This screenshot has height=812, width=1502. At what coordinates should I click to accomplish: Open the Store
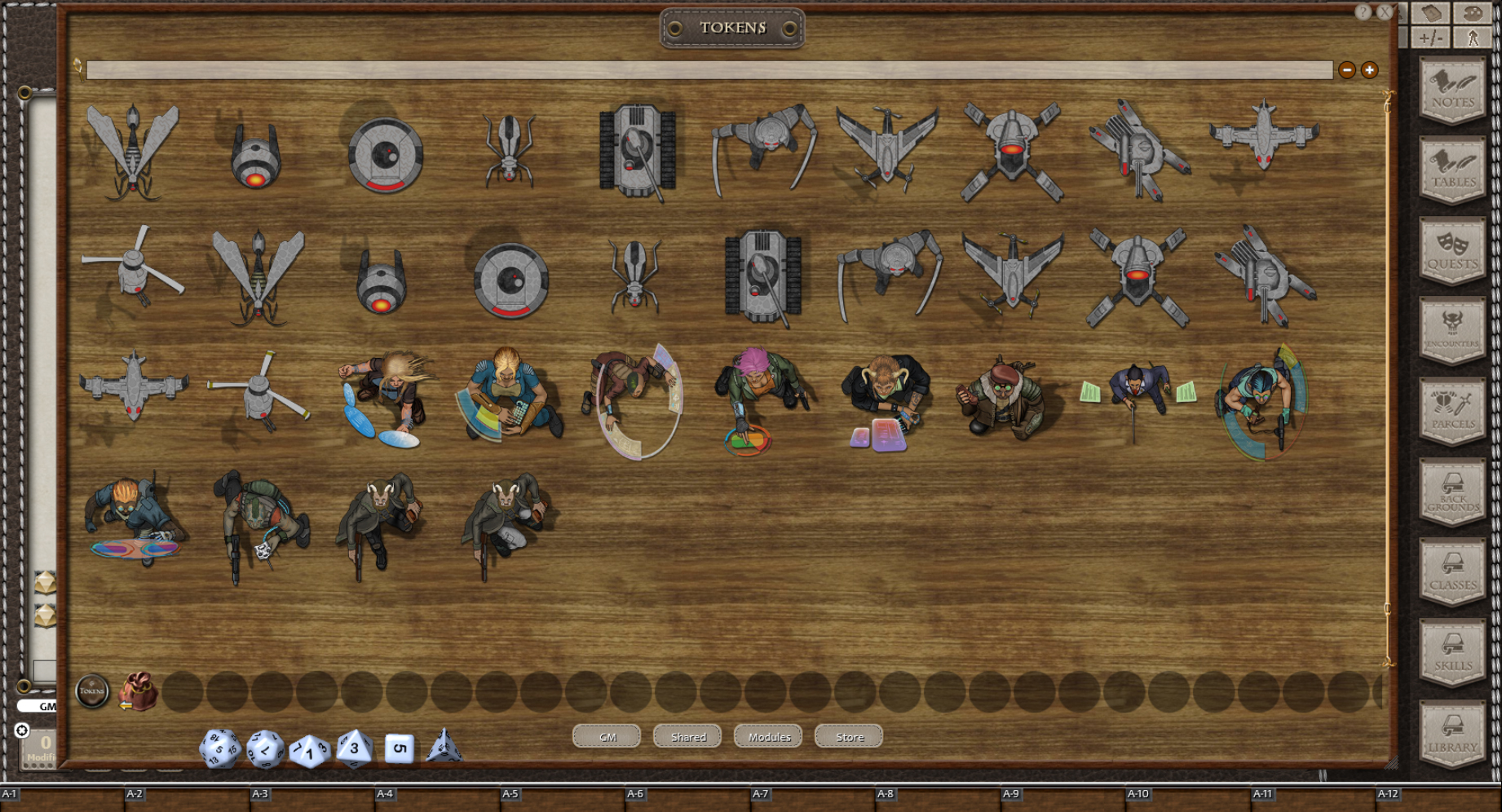847,735
